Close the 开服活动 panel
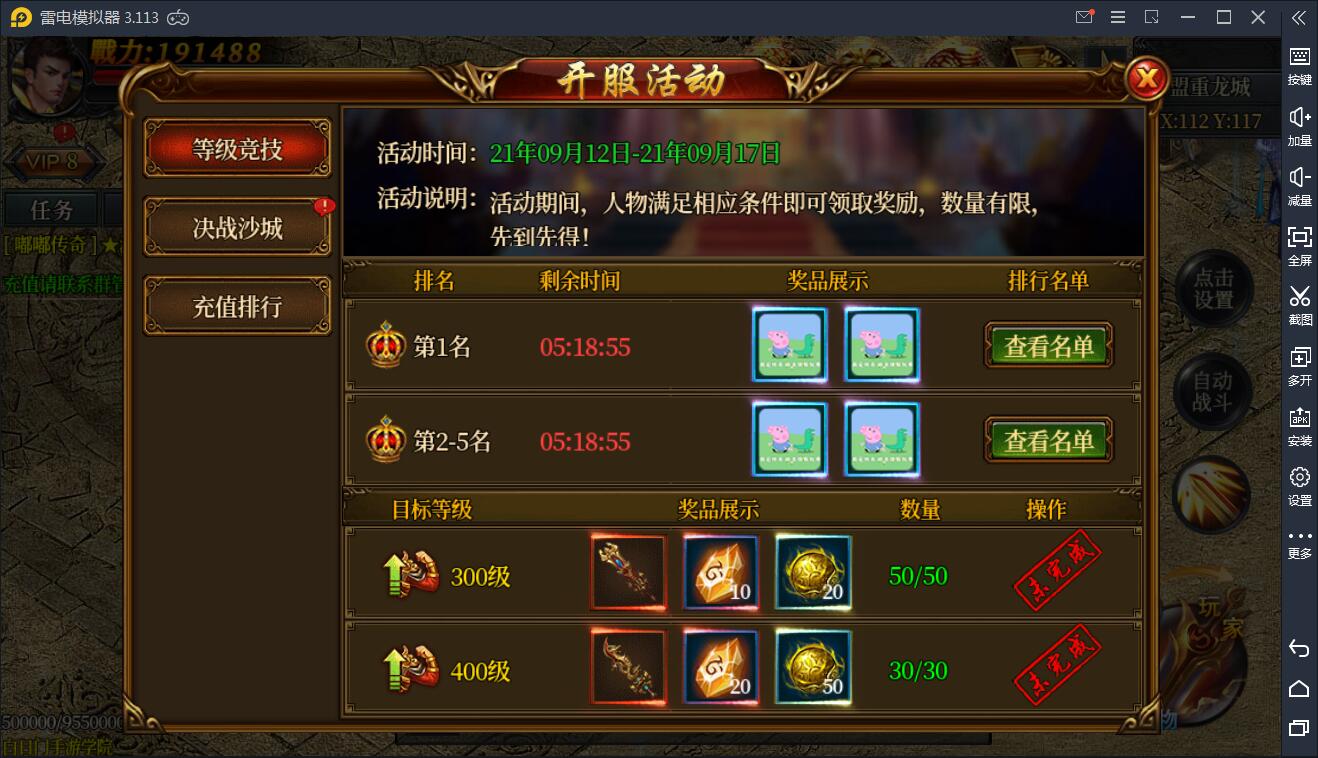The height and width of the screenshot is (758, 1318). (1146, 80)
